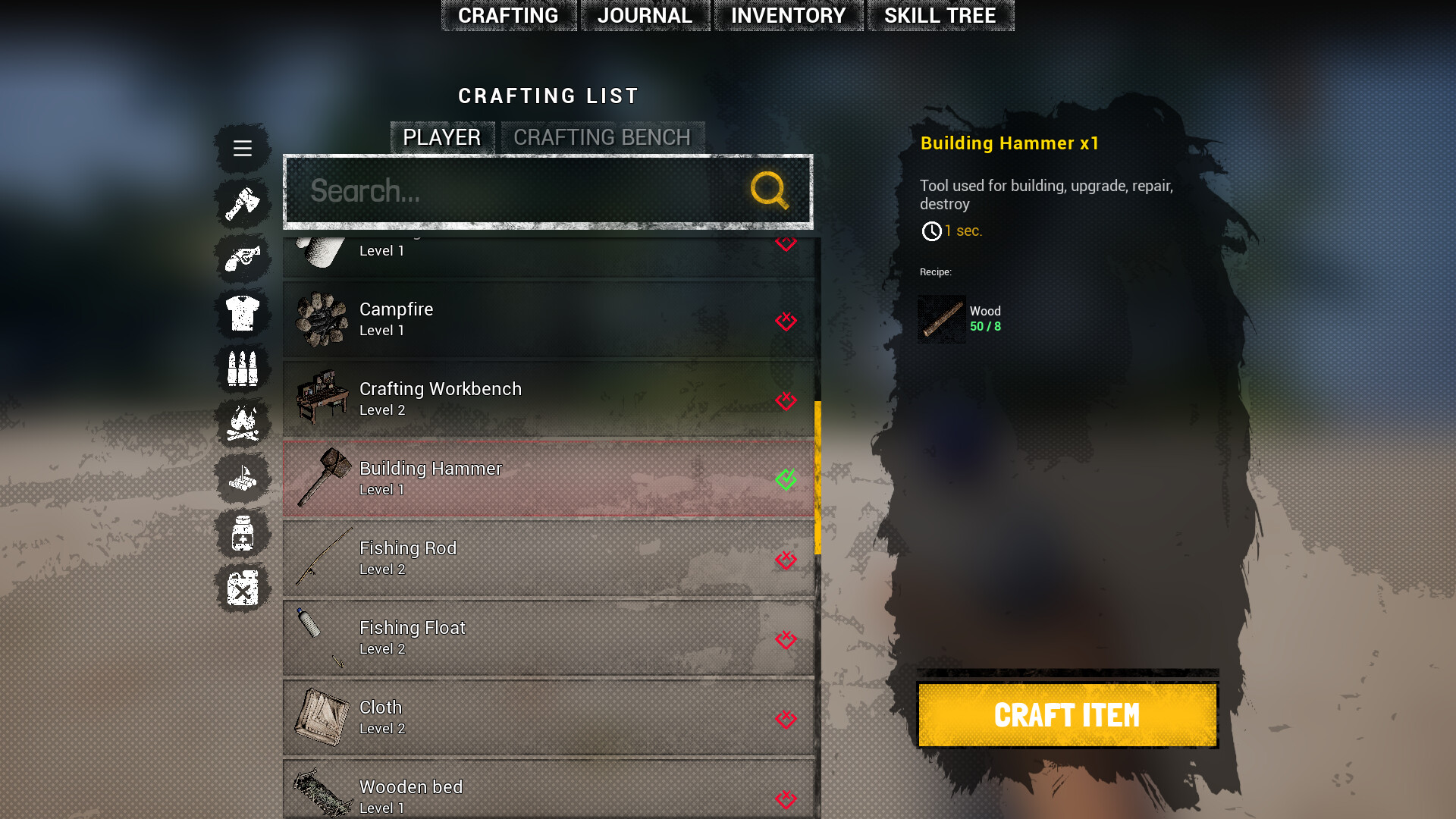Select the medicine jar category icon
1456x819 pixels.
click(x=242, y=534)
